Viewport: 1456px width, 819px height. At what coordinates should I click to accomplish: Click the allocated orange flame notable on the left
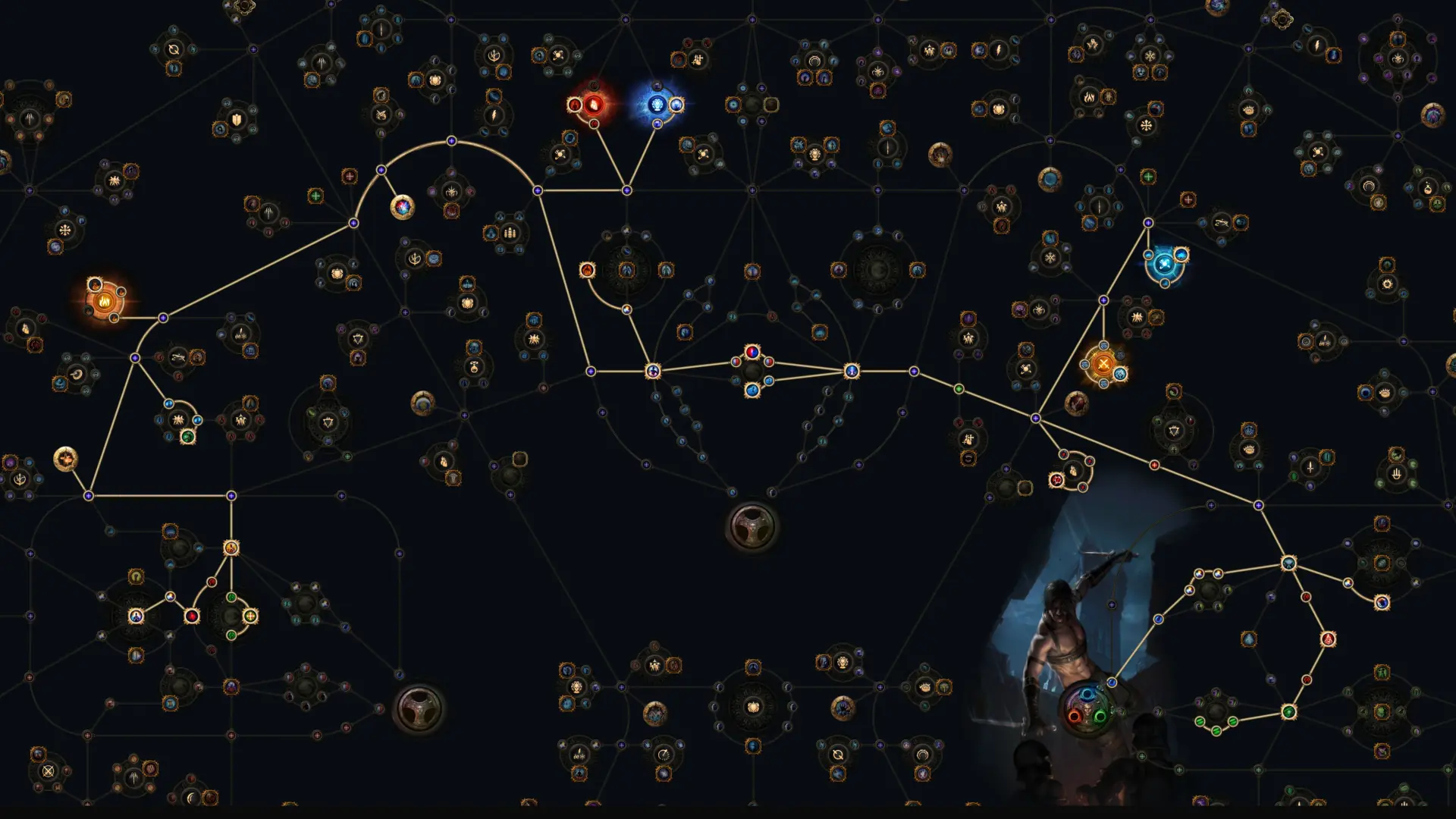(x=105, y=300)
